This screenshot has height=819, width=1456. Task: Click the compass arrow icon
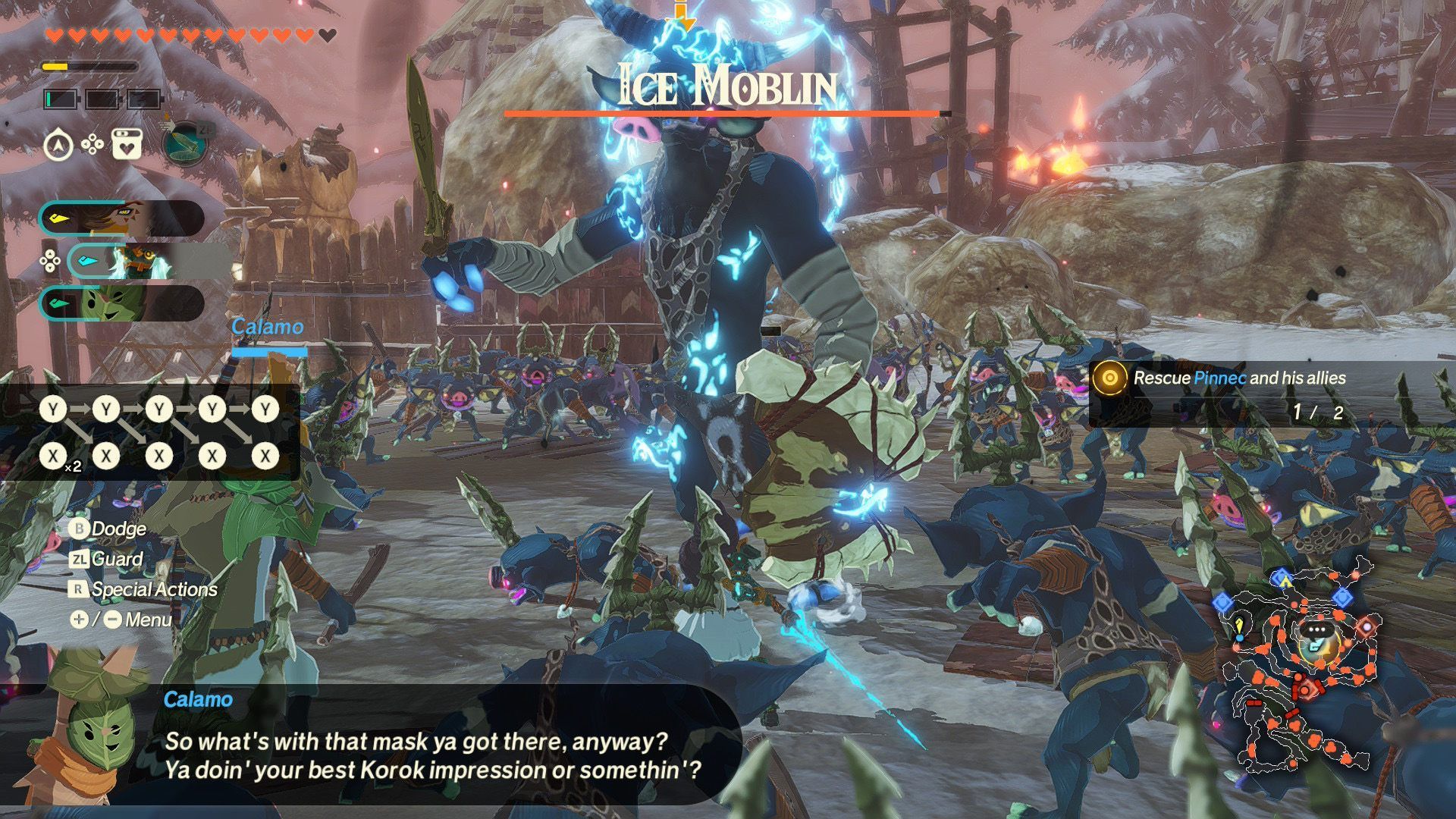pos(58,144)
